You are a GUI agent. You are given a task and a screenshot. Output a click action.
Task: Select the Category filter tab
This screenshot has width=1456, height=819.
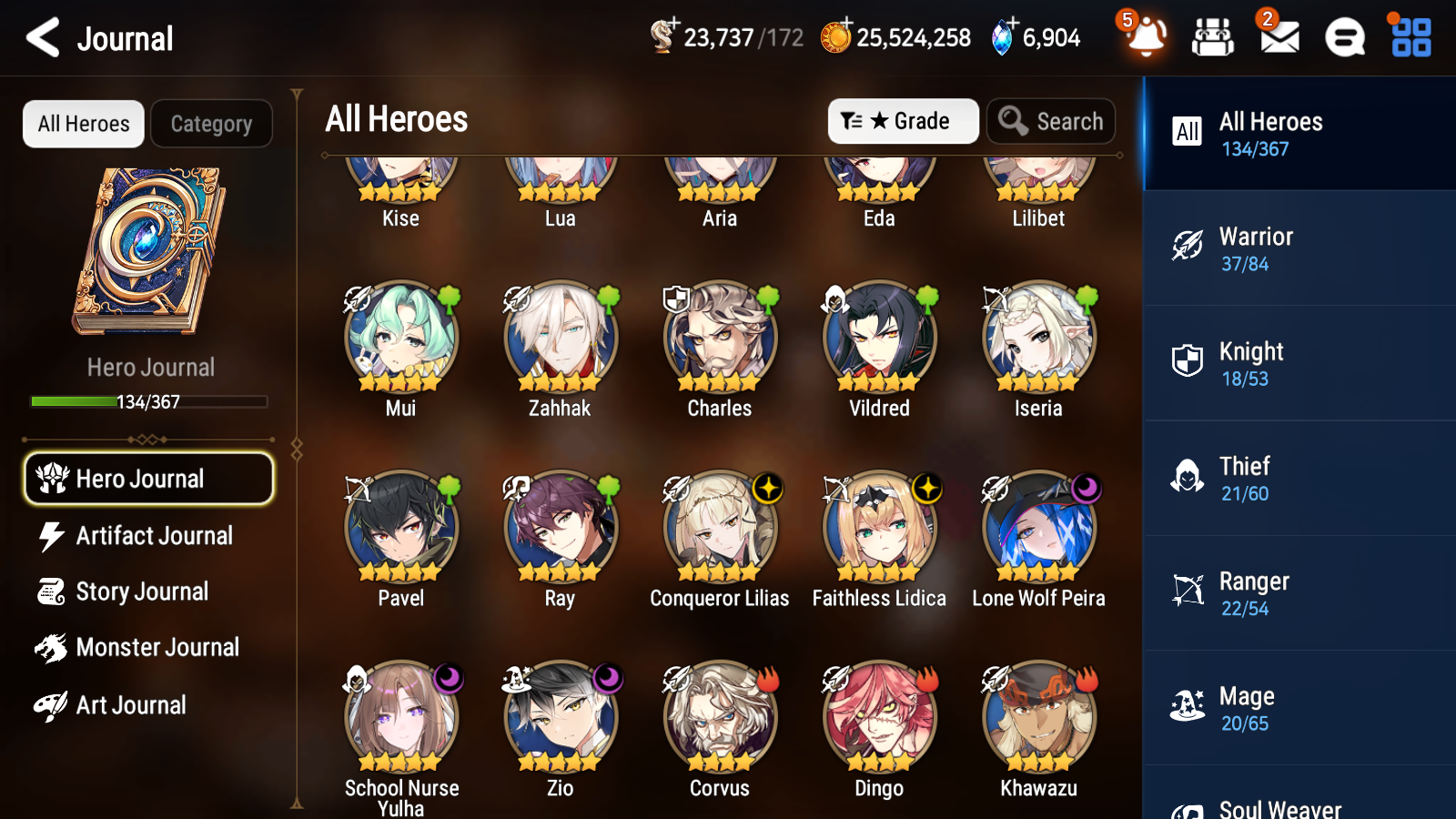(x=211, y=124)
